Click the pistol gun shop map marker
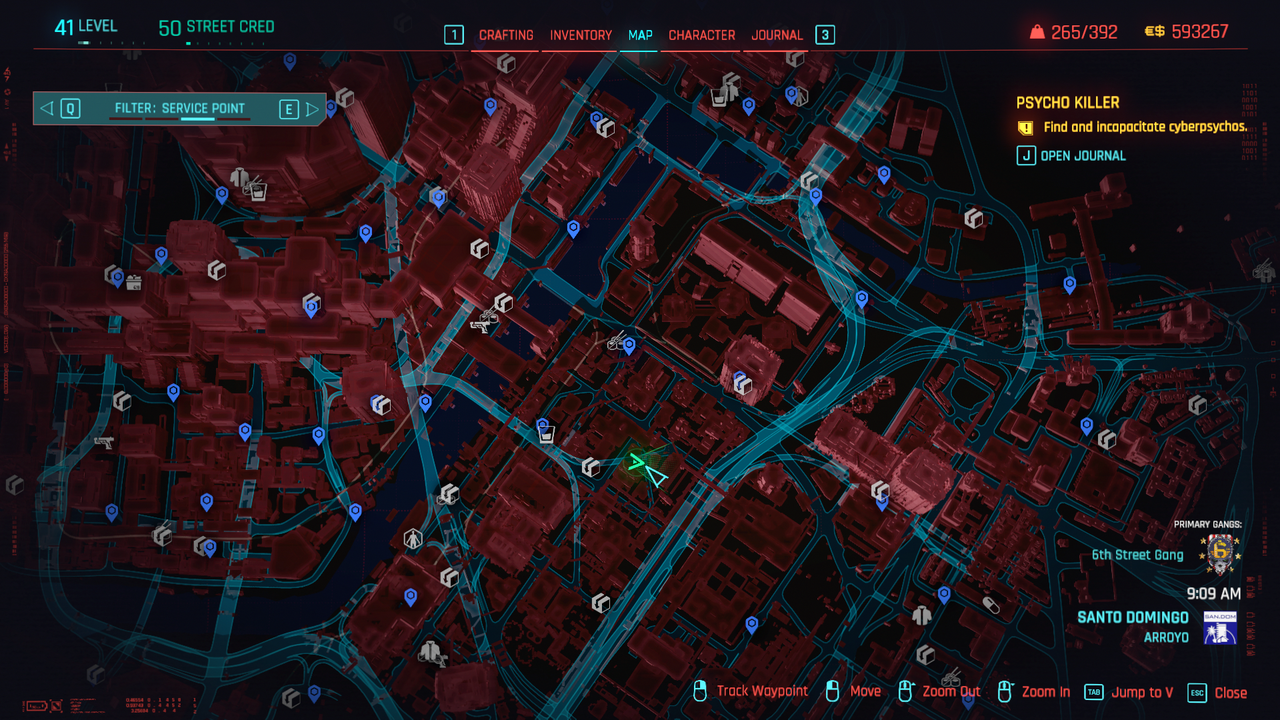 pyautogui.click(x=103, y=442)
